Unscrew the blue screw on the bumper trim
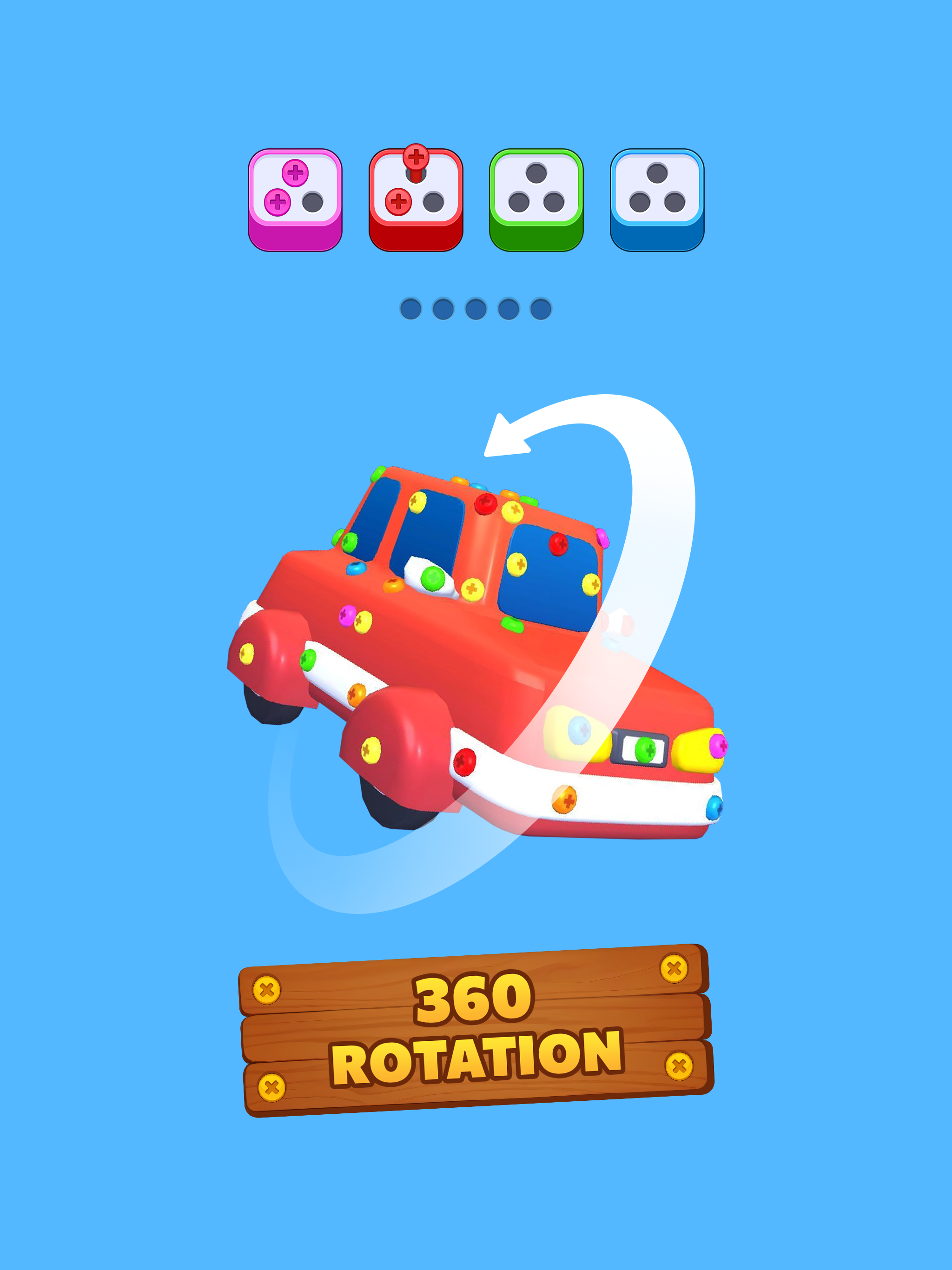This screenshot has height=1270, width=952. point(716,807)
